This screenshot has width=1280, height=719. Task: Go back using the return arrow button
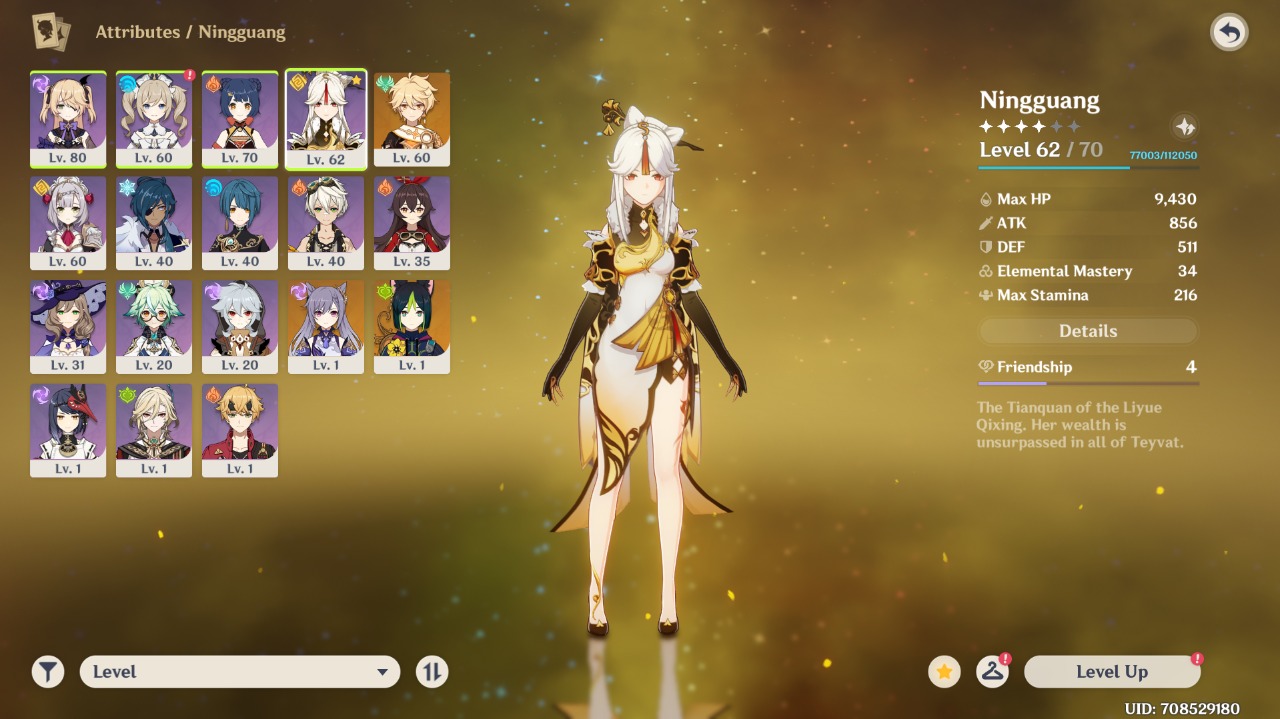point(1229,33)
